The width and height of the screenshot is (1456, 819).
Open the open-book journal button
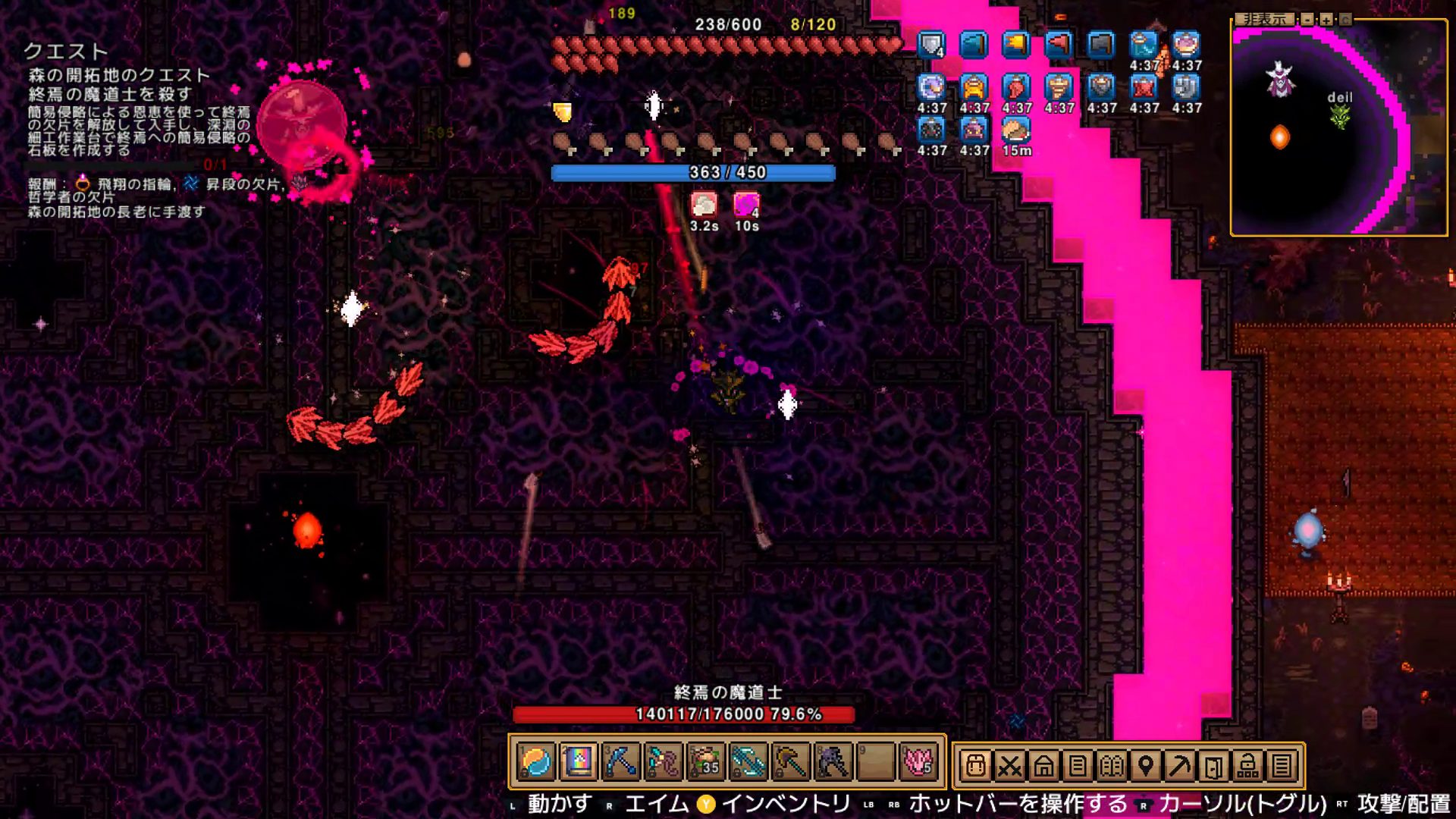coord(1112,767)
